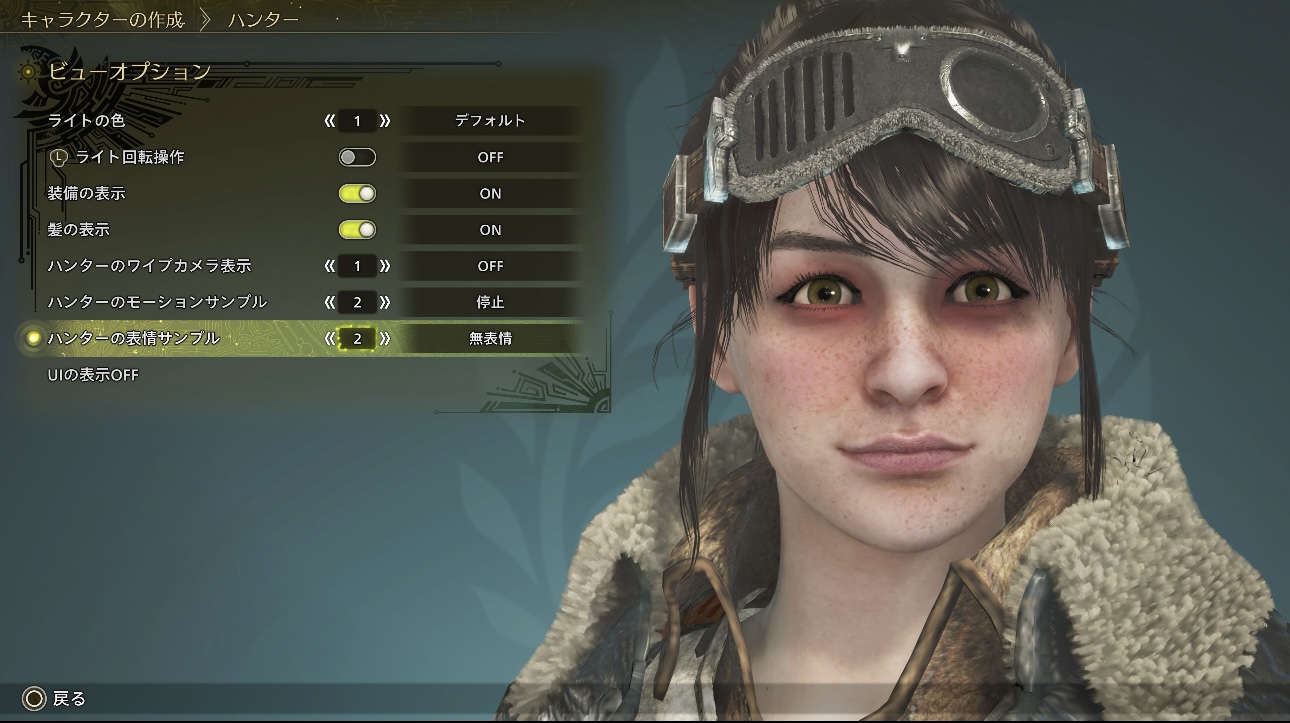Click right arrow for ハンターの表情サンプル
1290x723 pixels.
pos(385,339)
